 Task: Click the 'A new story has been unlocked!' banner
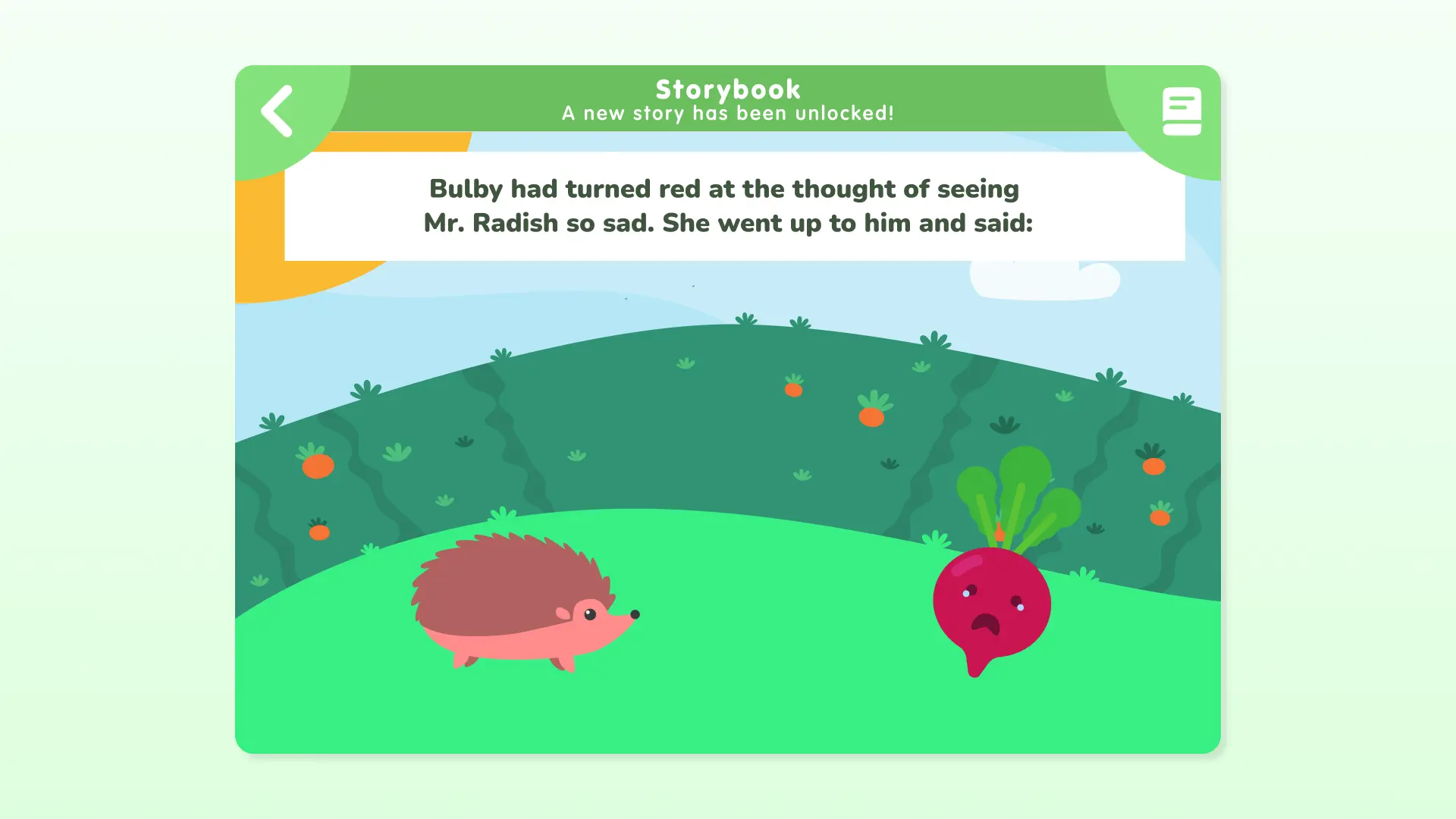click(x=727, y=113)
